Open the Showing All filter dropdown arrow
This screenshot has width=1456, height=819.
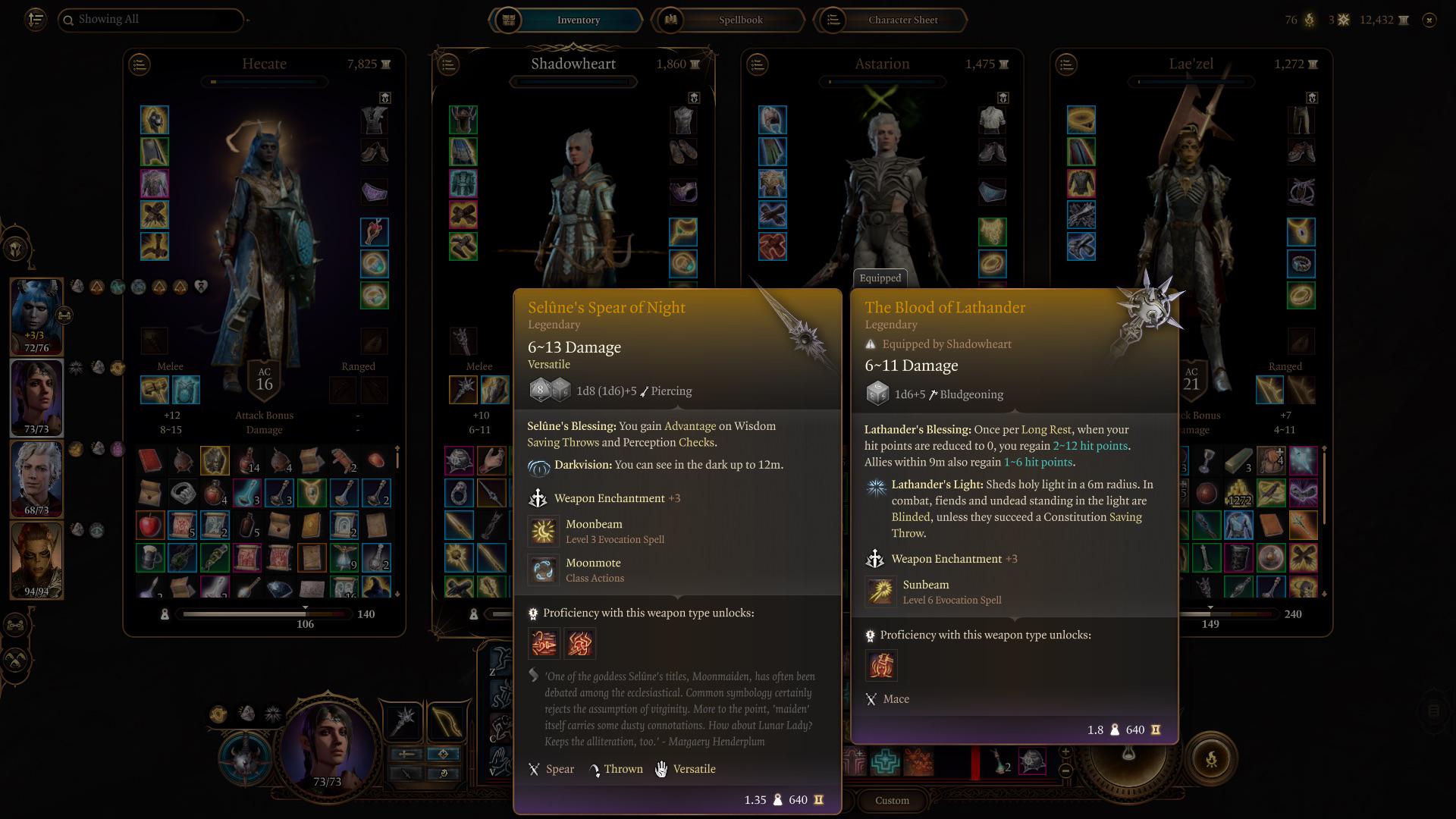click(248, 19)
